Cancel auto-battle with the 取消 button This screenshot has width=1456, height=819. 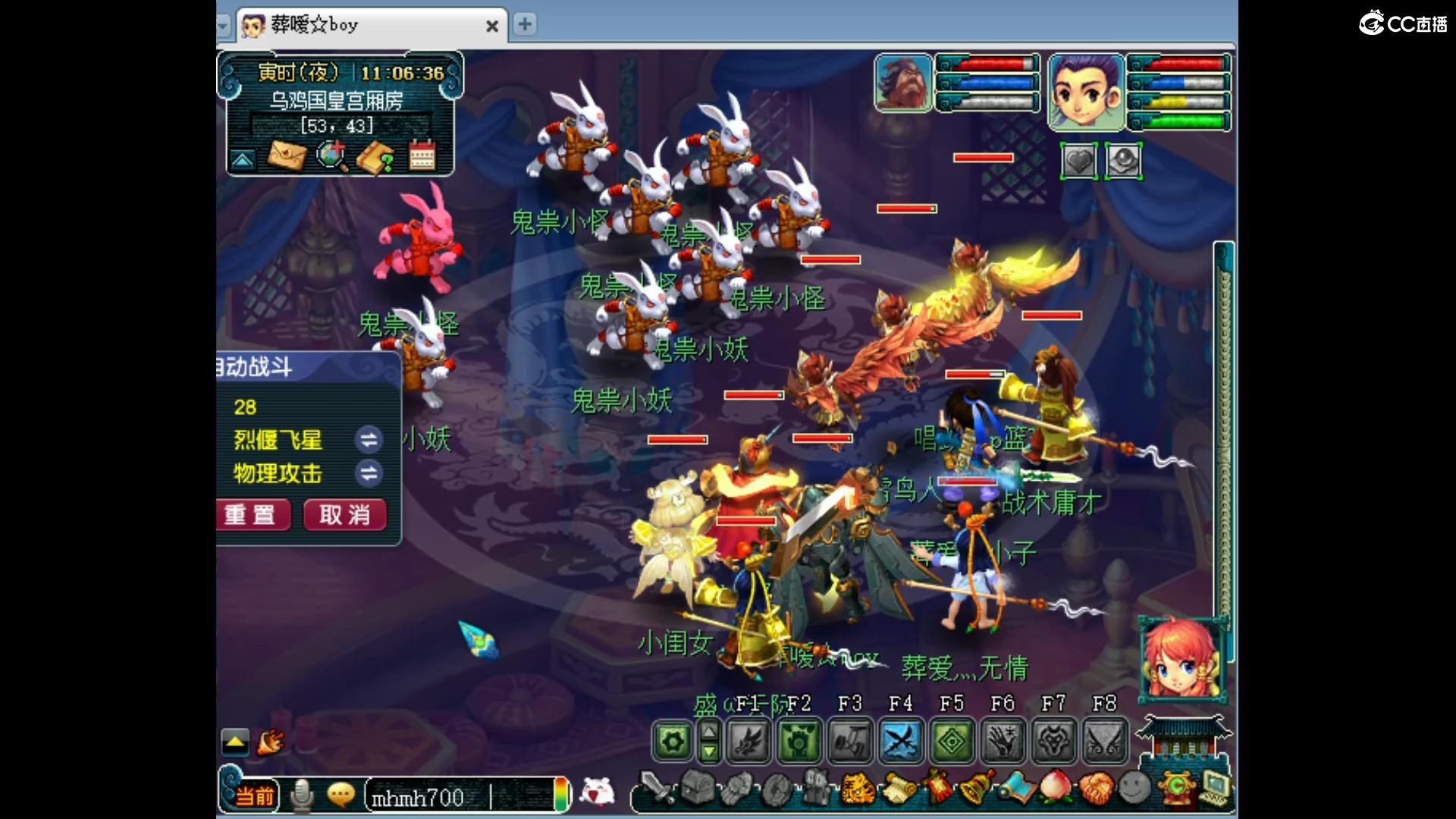(345, 515)
